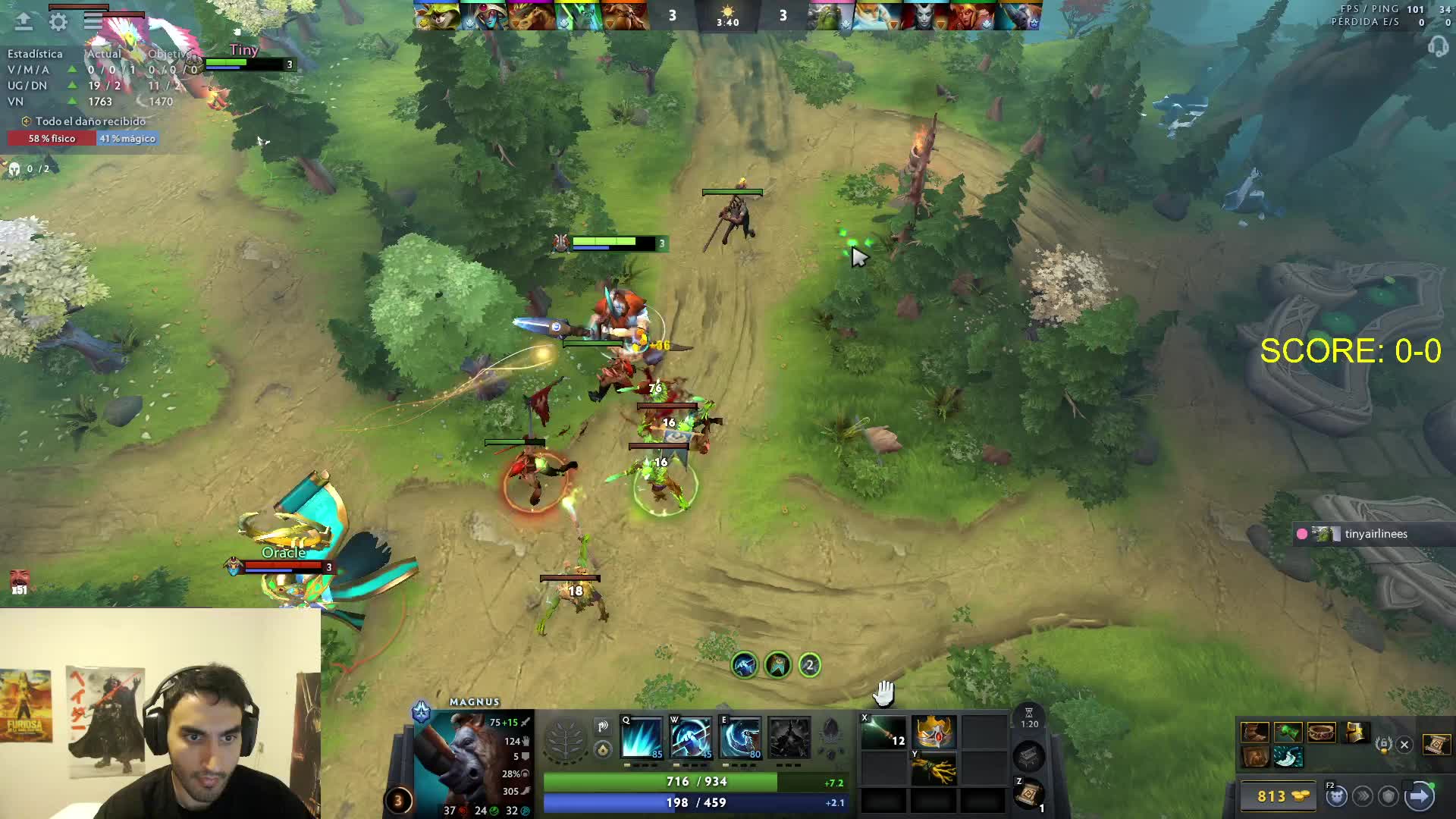
Task: Use the Town Portal Scroll slot
Action: pyautogui.click(x=1029, y=793)
